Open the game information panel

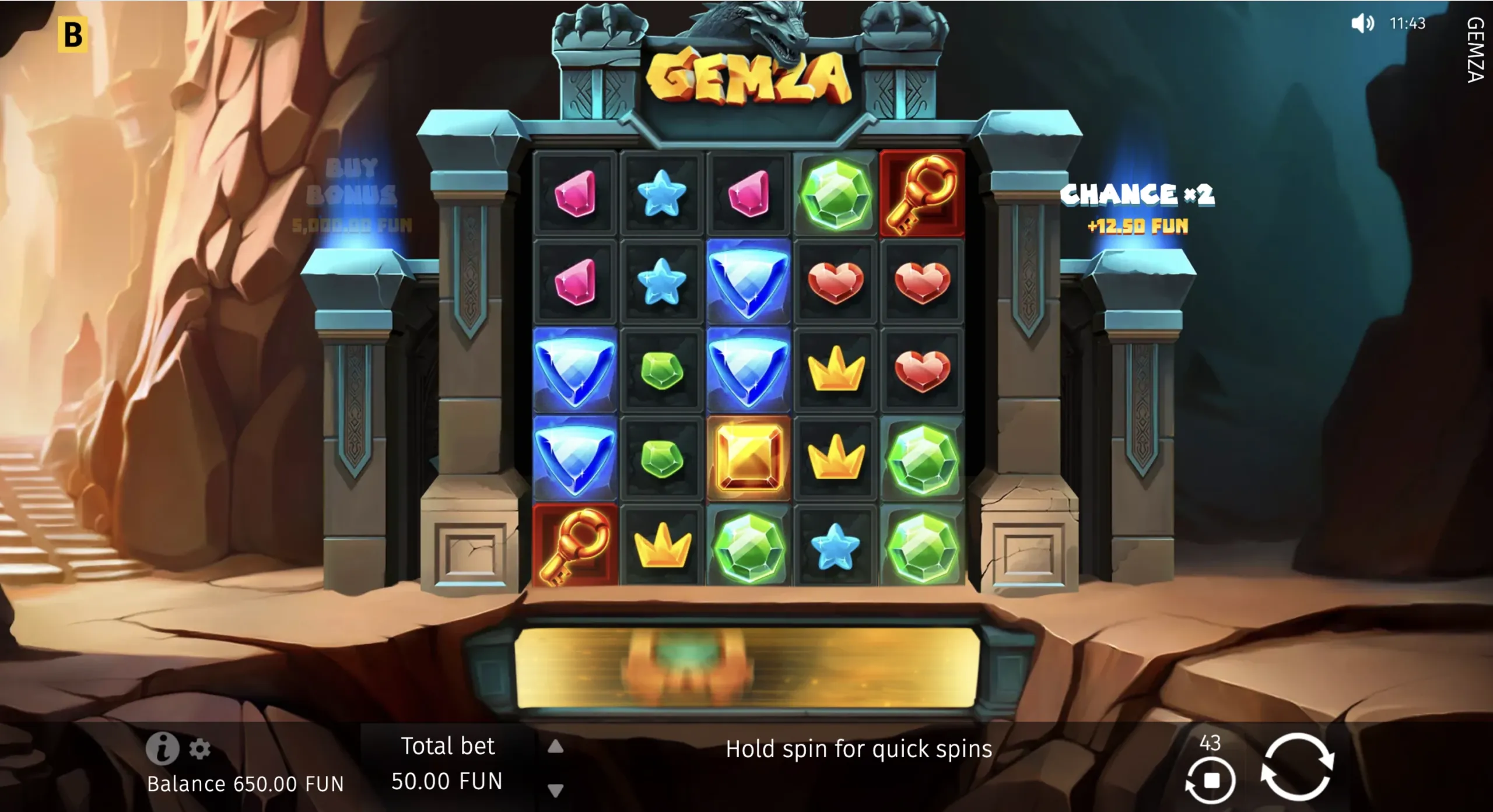click(164, 749)
